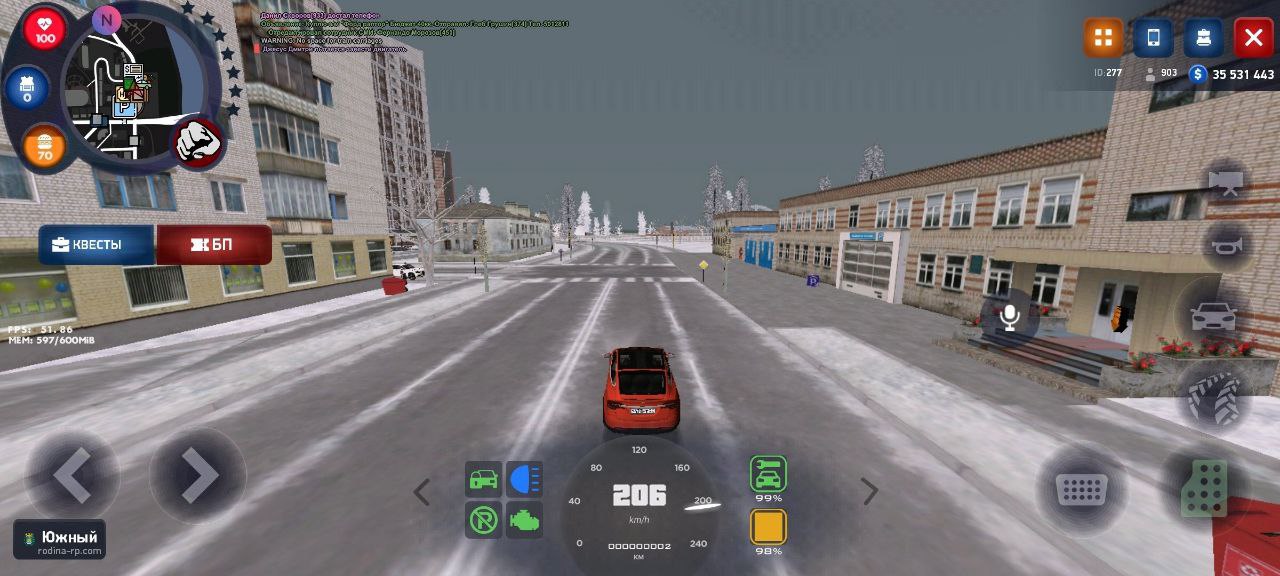Viewport: 1280px width, 576px height.
Task: Open the orange grid main menu
Action: coord(1104,38)
